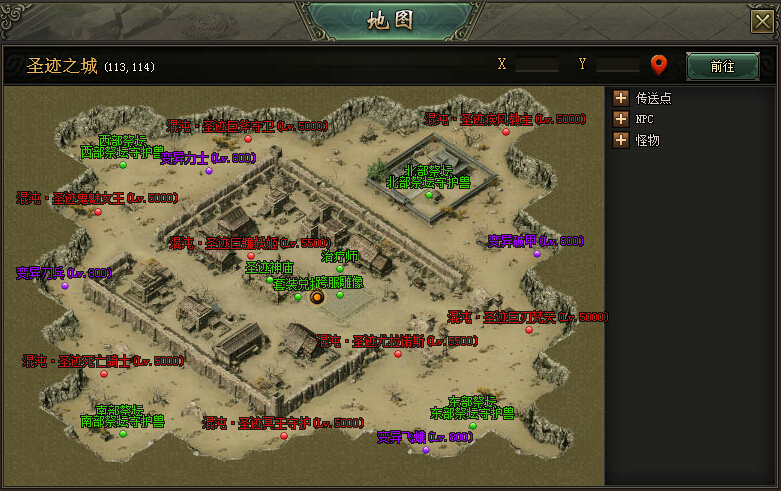Focus the Y coordinate input field
781x491 pixels.
point(617,65)
